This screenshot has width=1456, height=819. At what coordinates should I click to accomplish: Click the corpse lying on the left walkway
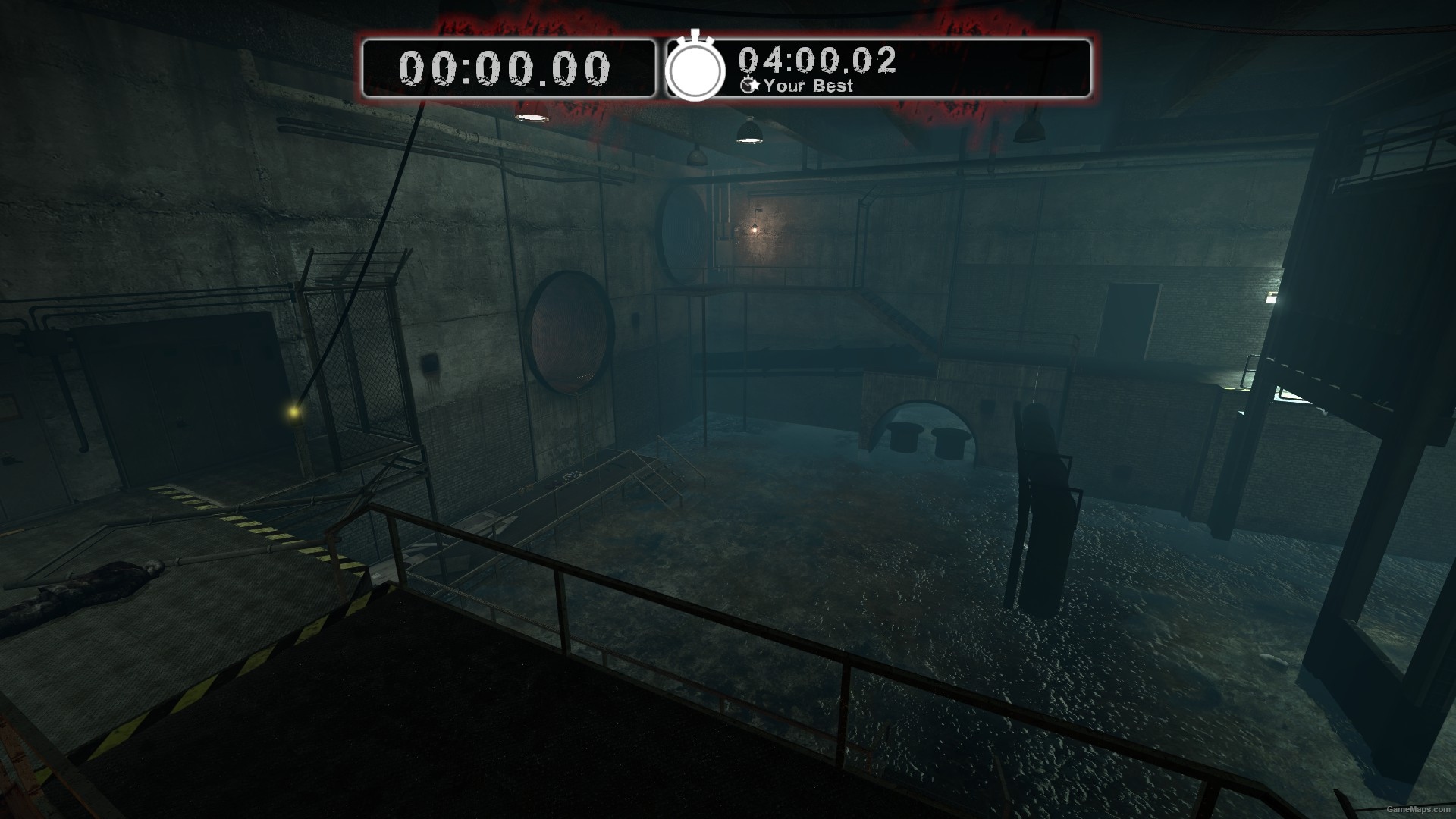coord(106,580)
